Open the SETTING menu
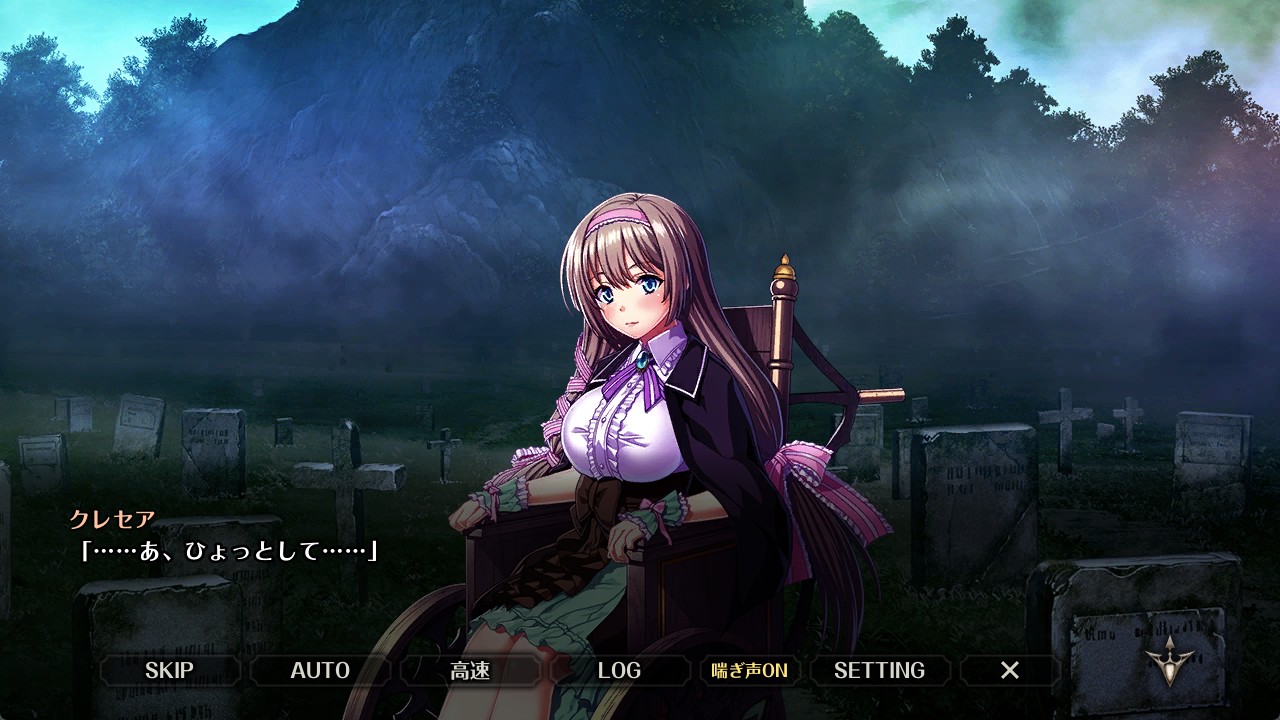Viewport: 1280px width, 720px height. (879, 670)
